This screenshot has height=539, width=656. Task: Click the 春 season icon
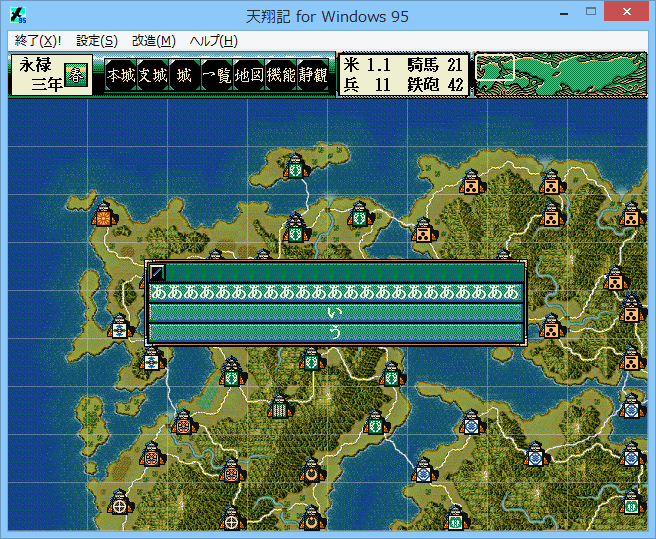click(x=76, y=75)
